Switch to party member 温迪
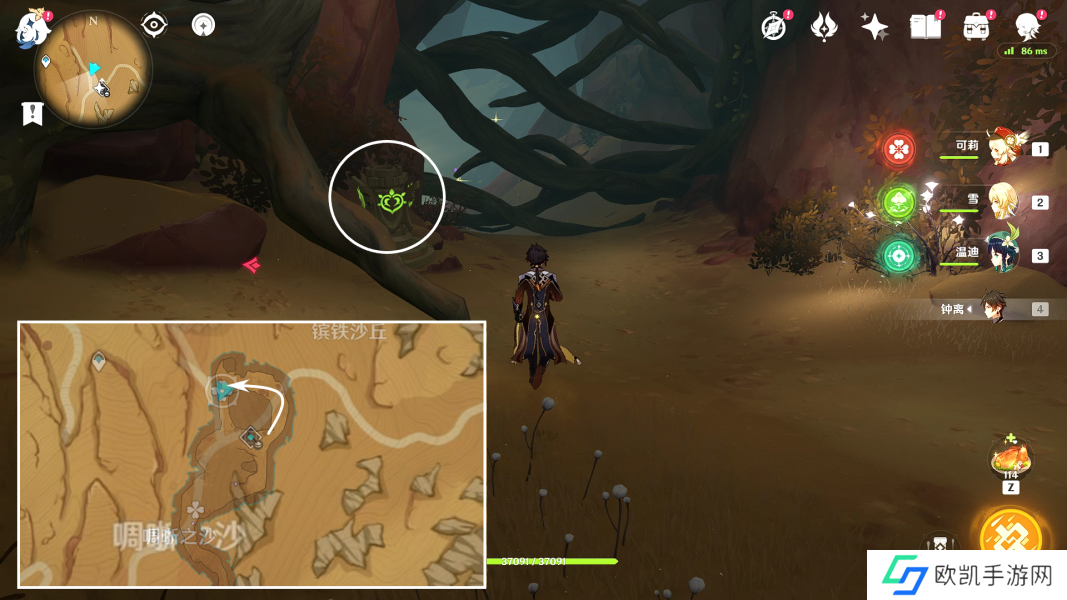1067x600 pixels. (x=1000, y=255)
